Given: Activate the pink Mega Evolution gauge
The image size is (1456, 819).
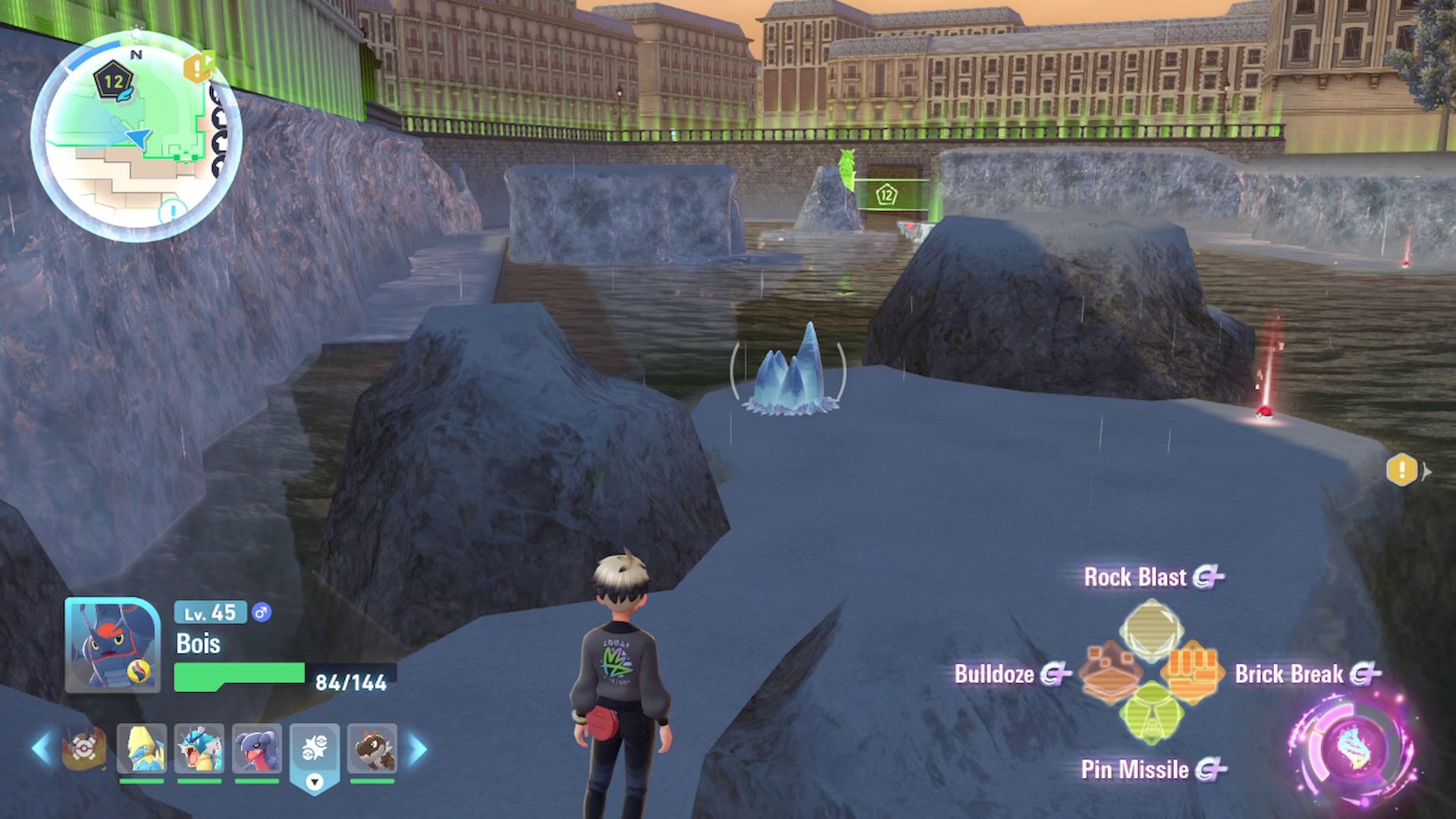Looking at the screenshot, I should coord(1355,749).
